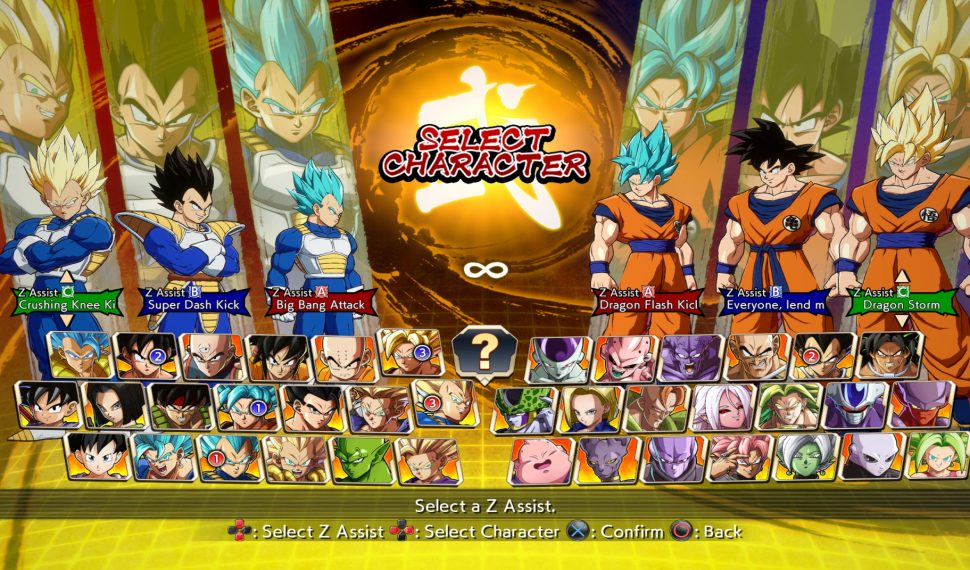Select Frieza's portrait
The image size is (970, 570).
click(x=558, y=357)
